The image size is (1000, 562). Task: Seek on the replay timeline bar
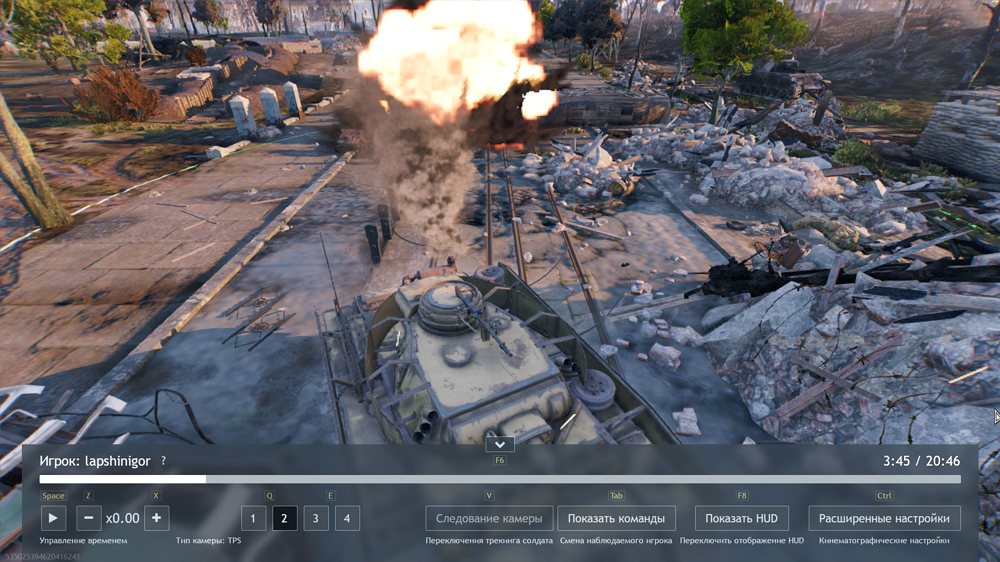pos(500,480)
